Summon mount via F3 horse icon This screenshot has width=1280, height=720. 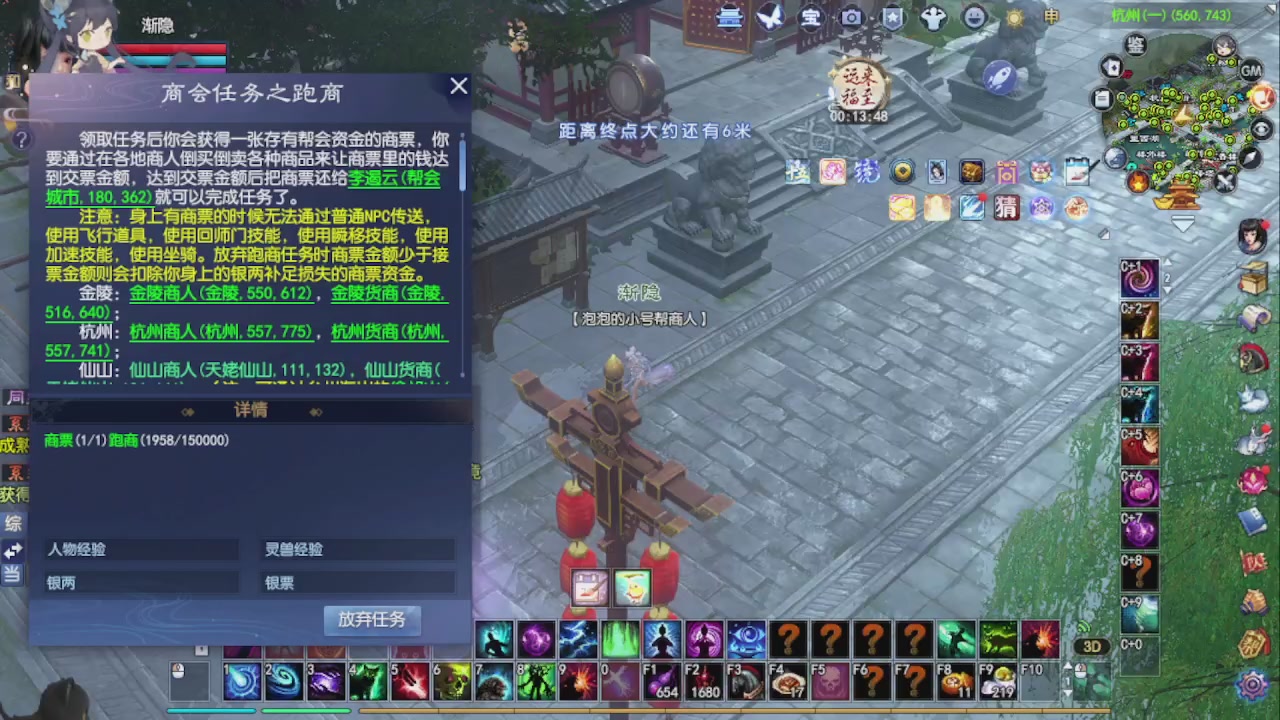pos(745,680)
